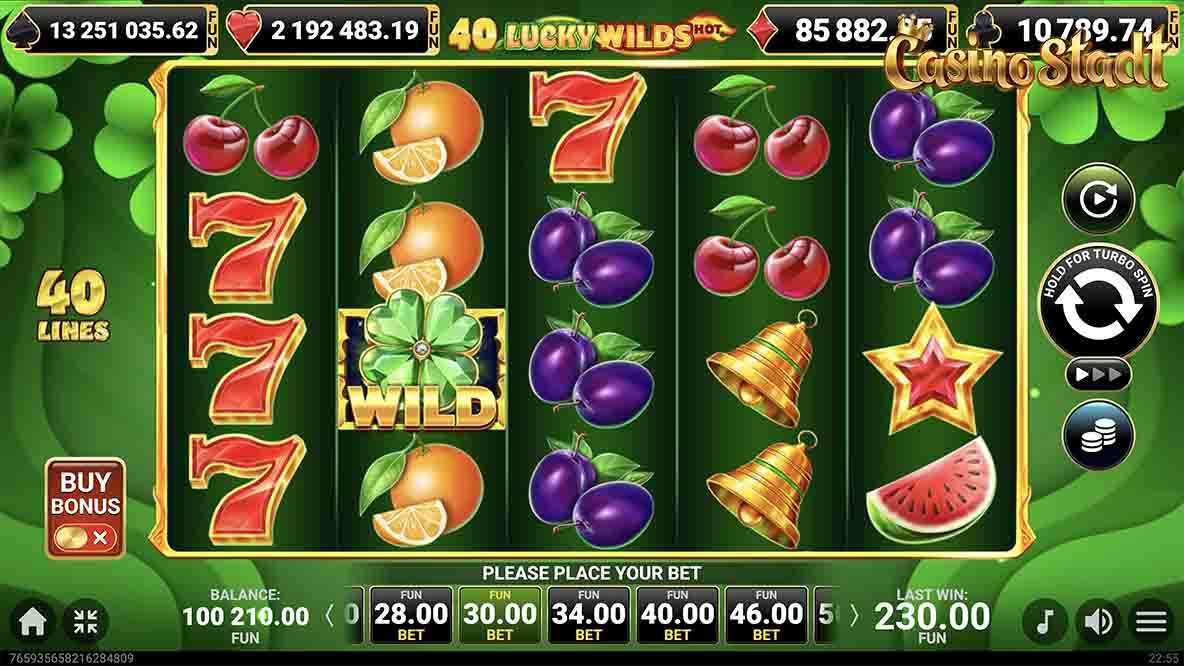Screen dimensions: 1184x666
Task: Select the 46.00 bet option
Action: pos(766,615)
